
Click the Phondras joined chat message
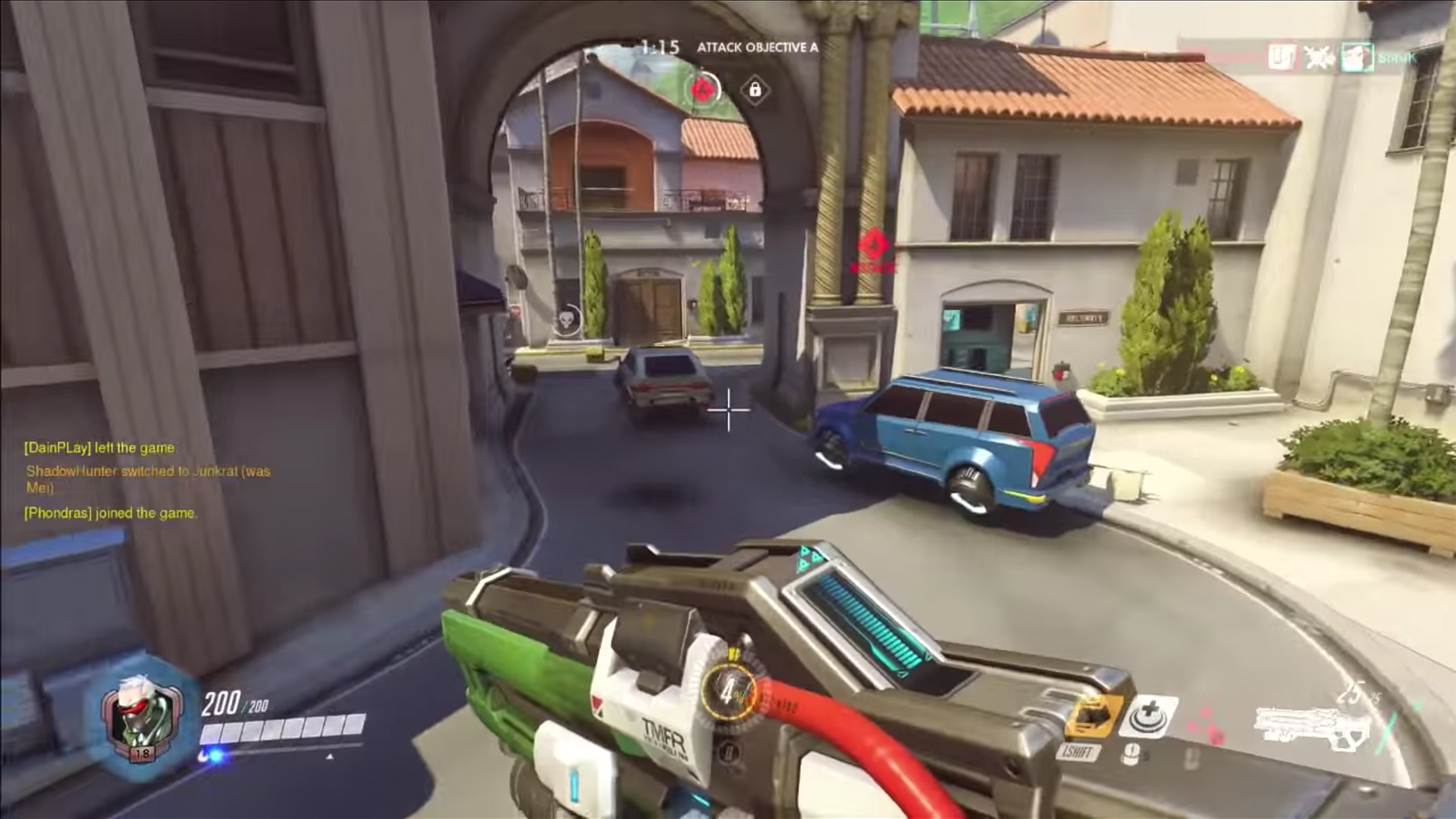[x=110, y=513]
